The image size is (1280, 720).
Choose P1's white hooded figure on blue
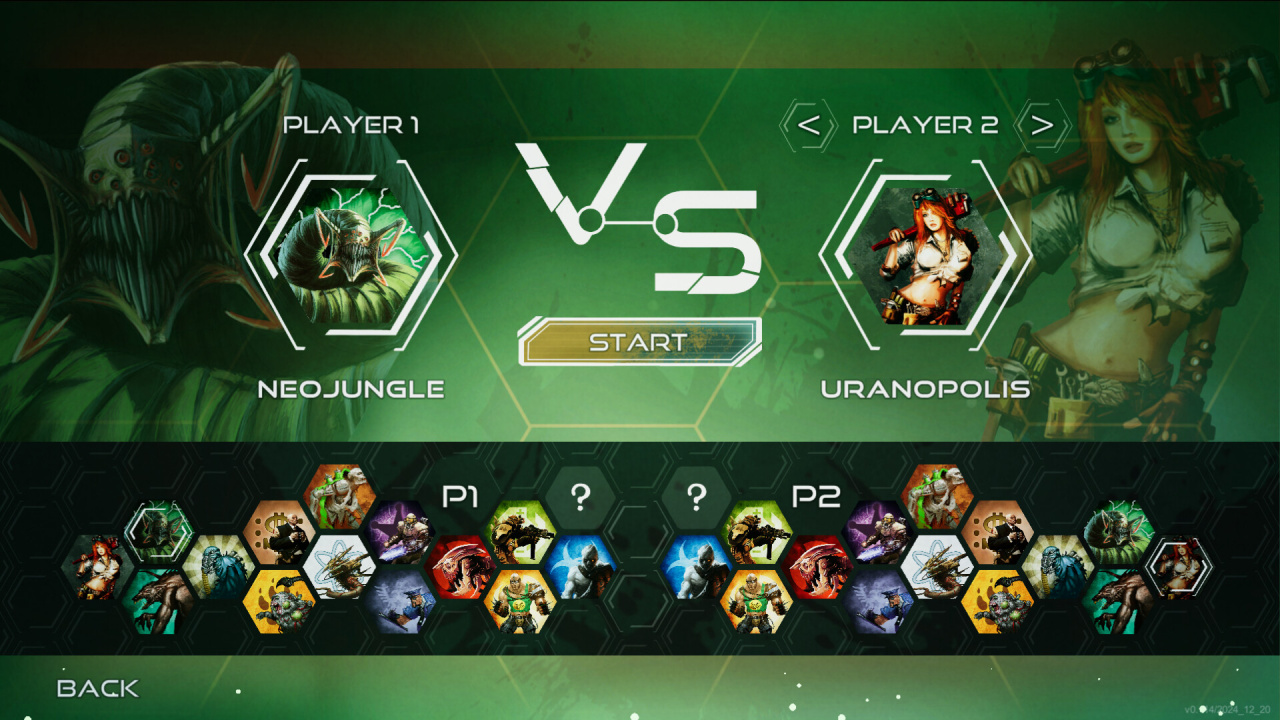tap(580, 566)
